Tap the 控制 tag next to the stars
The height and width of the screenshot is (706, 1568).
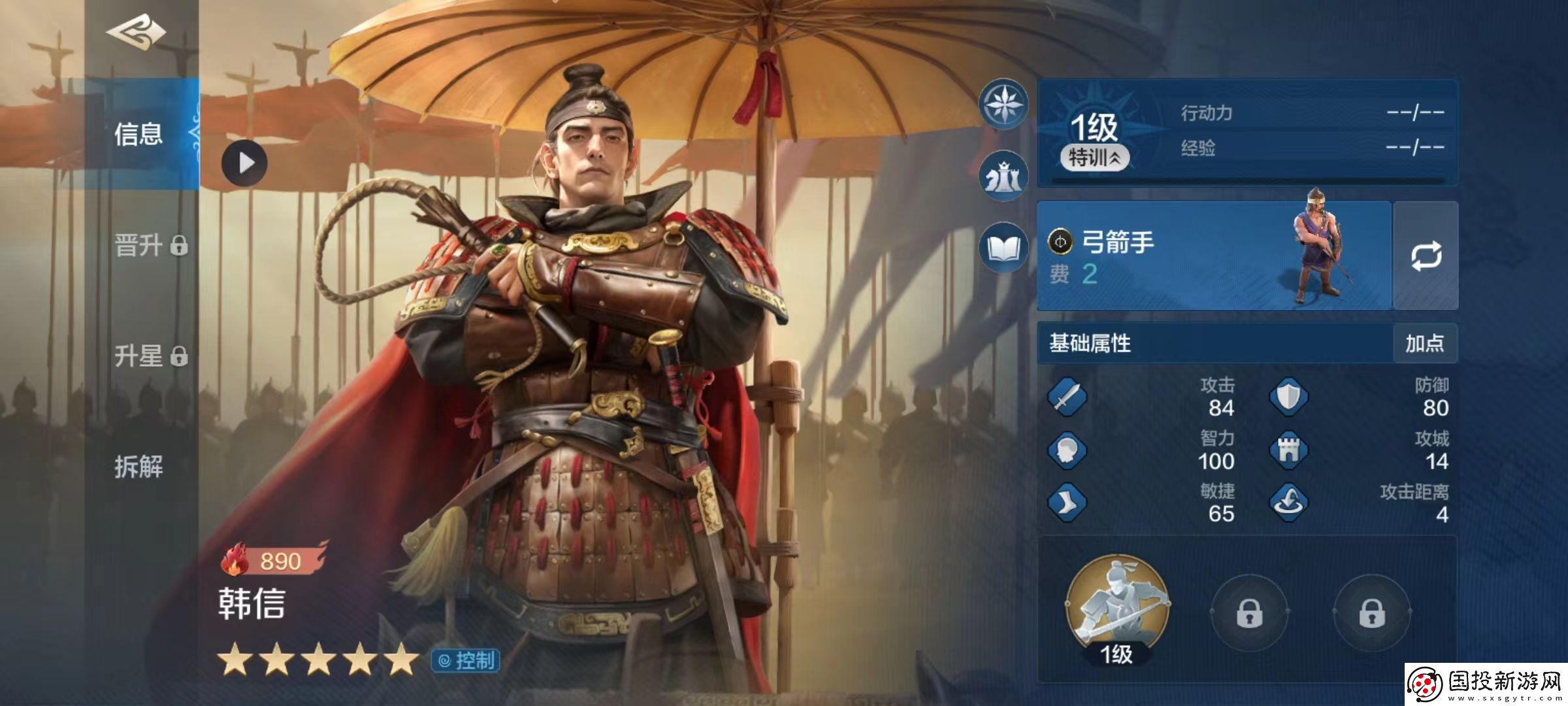point(466,661)
